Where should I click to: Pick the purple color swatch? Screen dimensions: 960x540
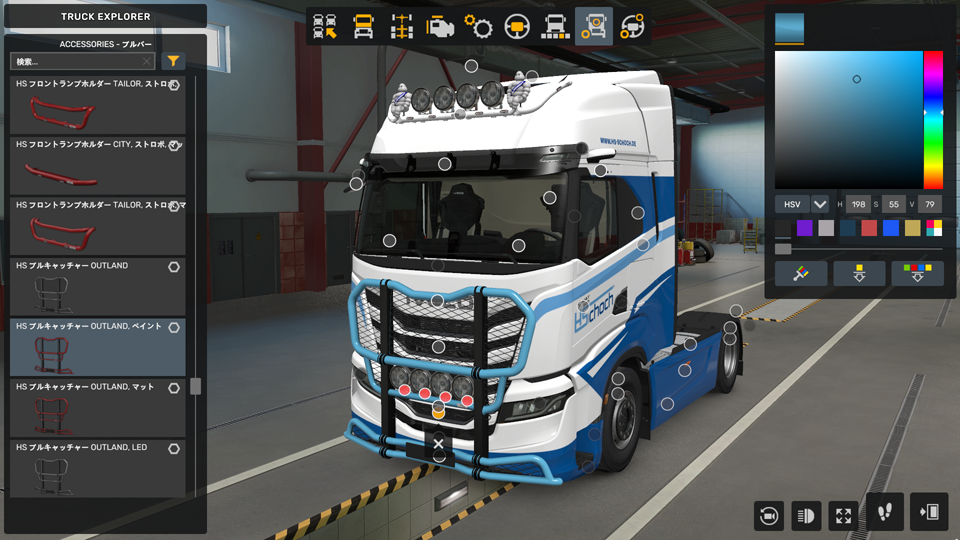point(805,228)
